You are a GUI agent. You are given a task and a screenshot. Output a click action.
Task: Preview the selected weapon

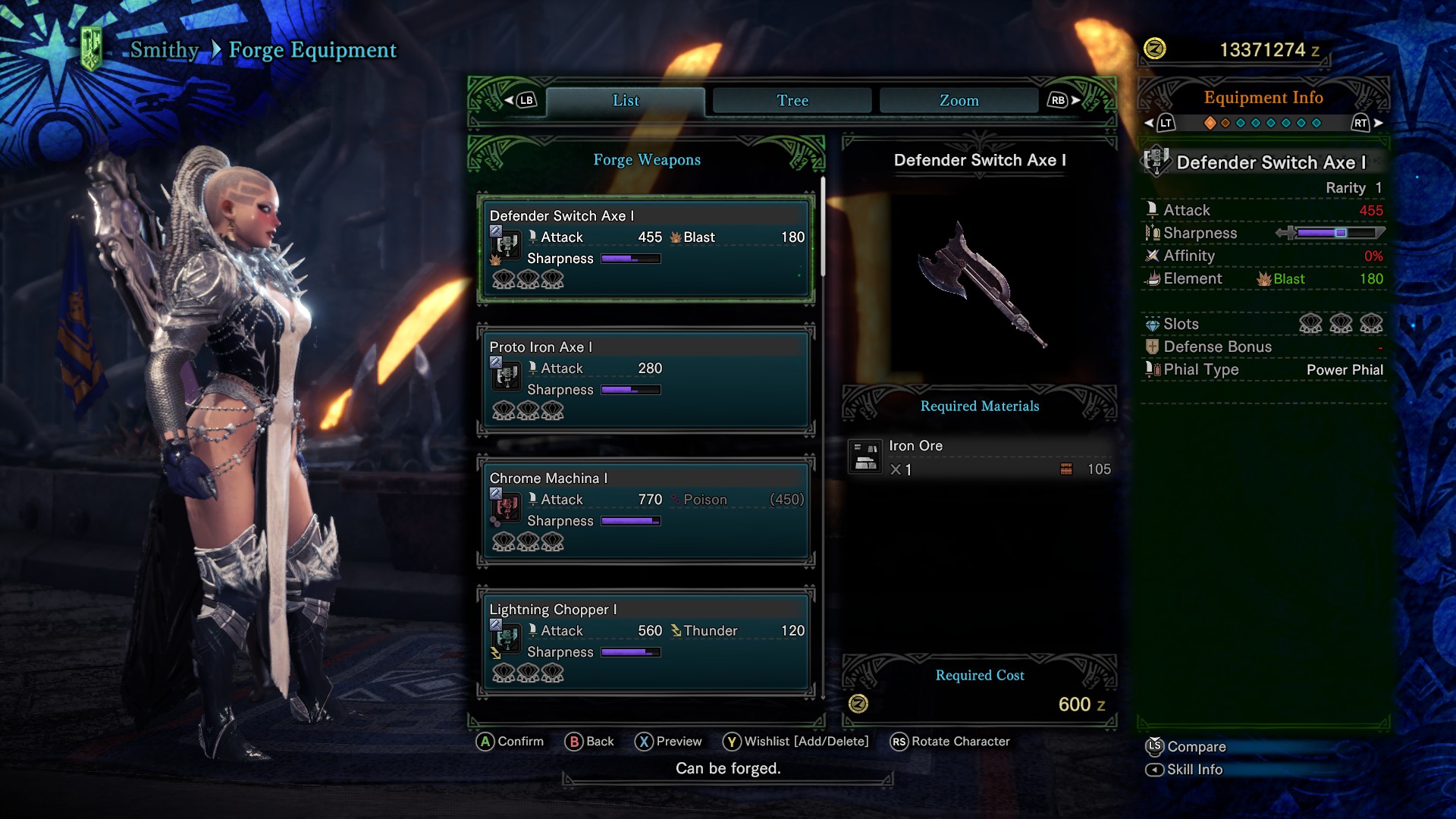[669, 742]
